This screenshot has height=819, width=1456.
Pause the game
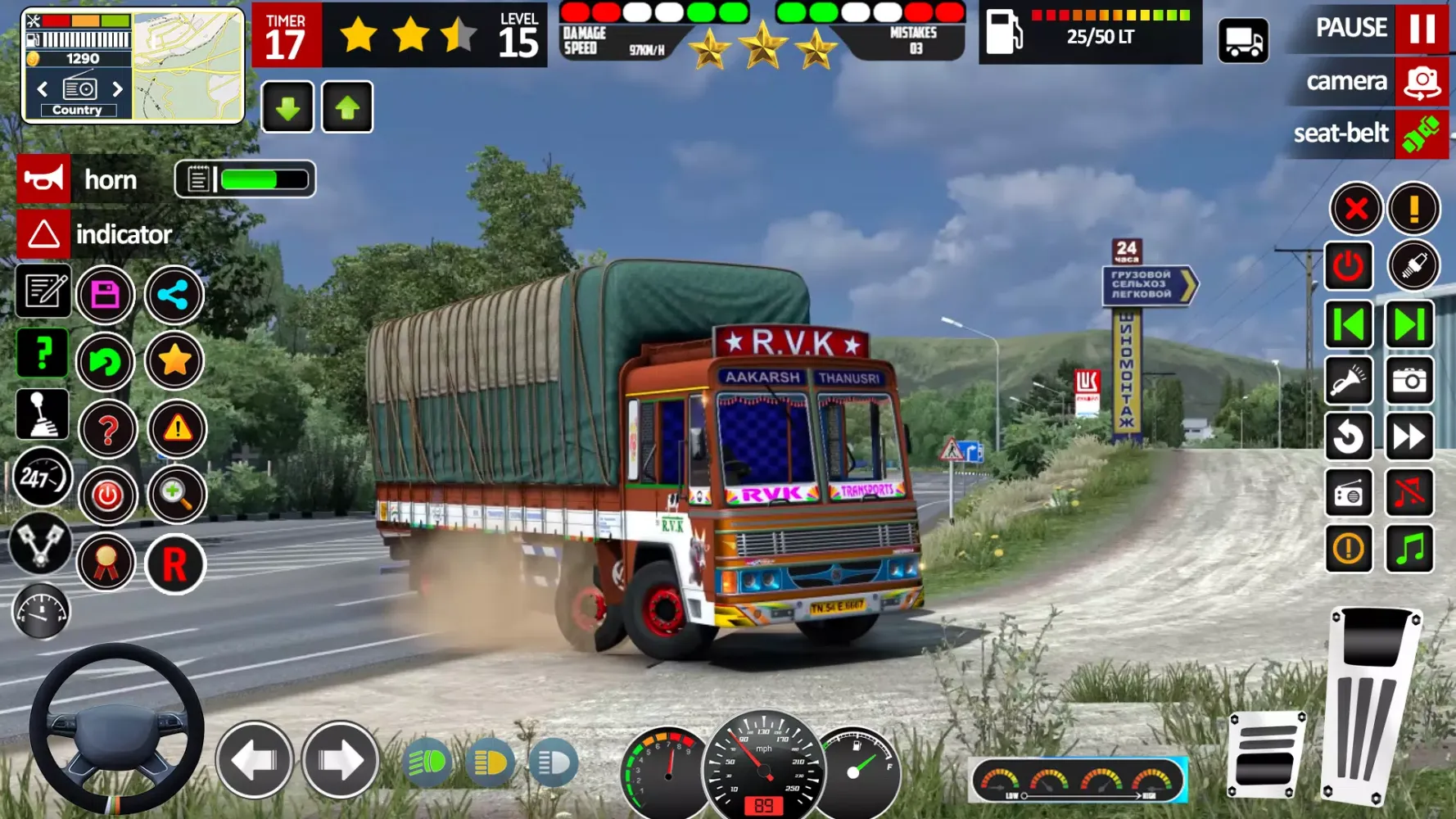(1422, 28)
